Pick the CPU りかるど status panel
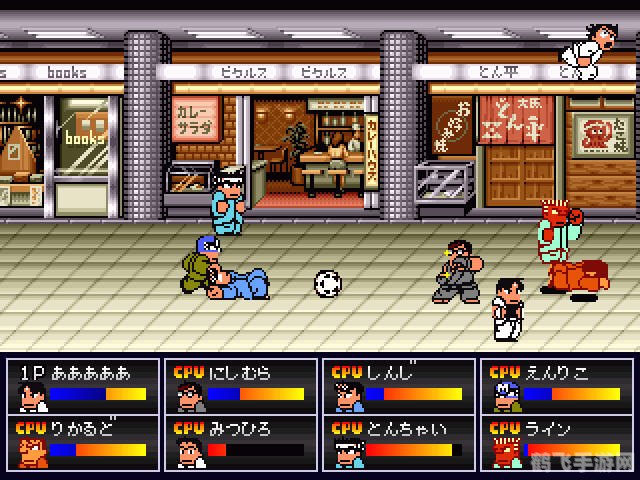The width and height of the screenshot is (640, 480). tap(82, 442)
